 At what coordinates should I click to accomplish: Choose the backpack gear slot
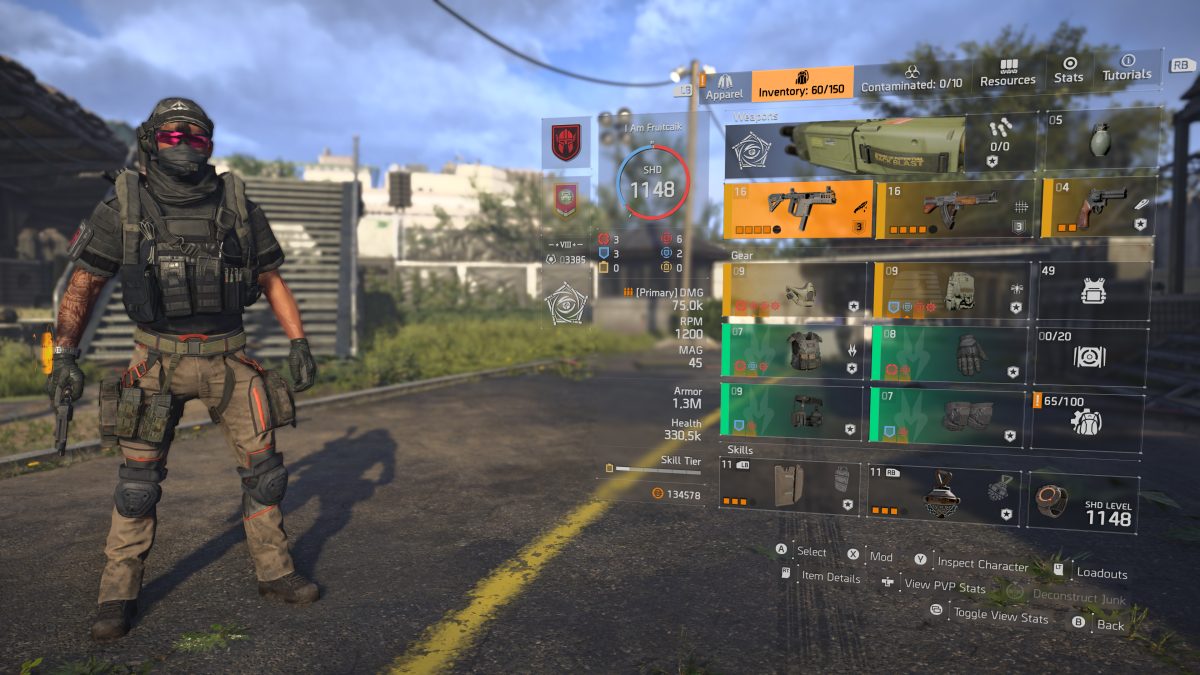coord(953,291)
